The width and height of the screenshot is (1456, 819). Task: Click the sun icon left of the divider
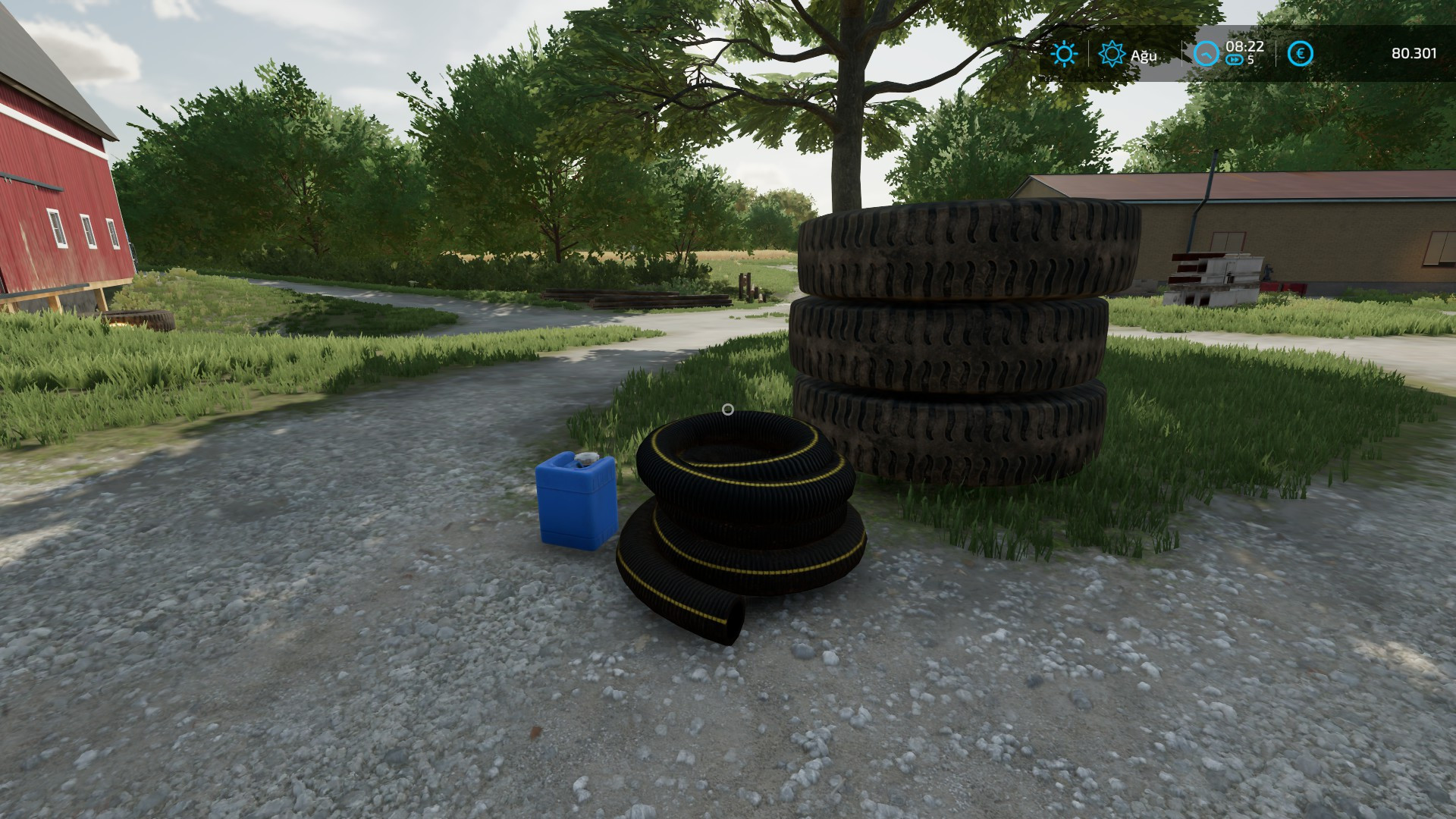click(1064, 54)
